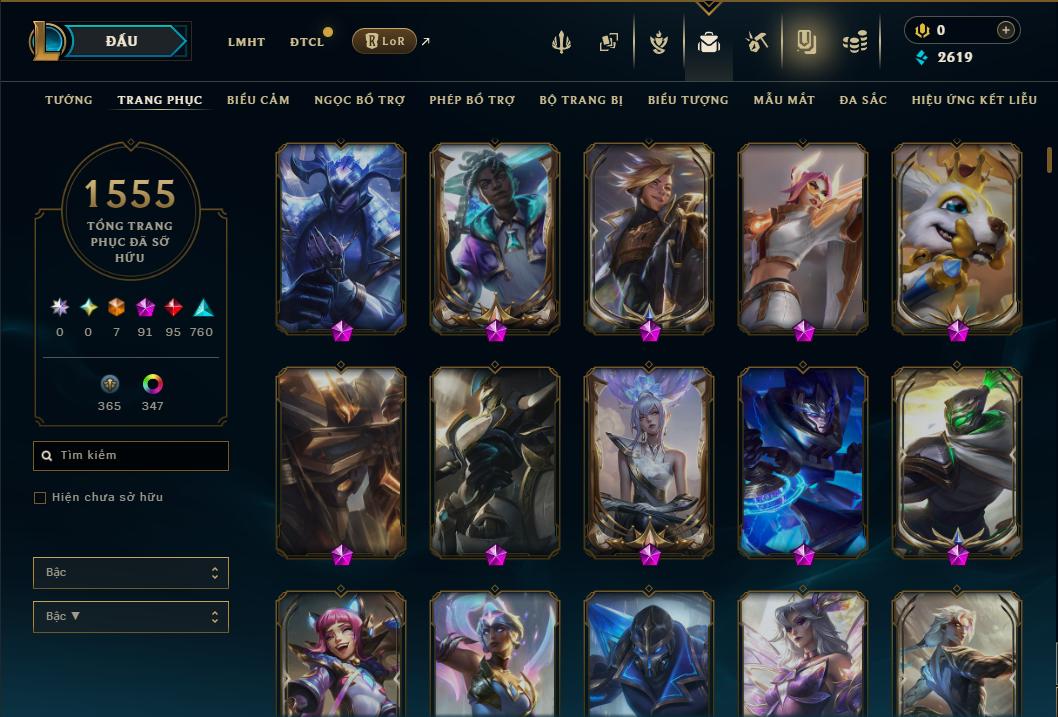
Task: Open the MẪU MẮT tab
Action: [x=784, y=100]
